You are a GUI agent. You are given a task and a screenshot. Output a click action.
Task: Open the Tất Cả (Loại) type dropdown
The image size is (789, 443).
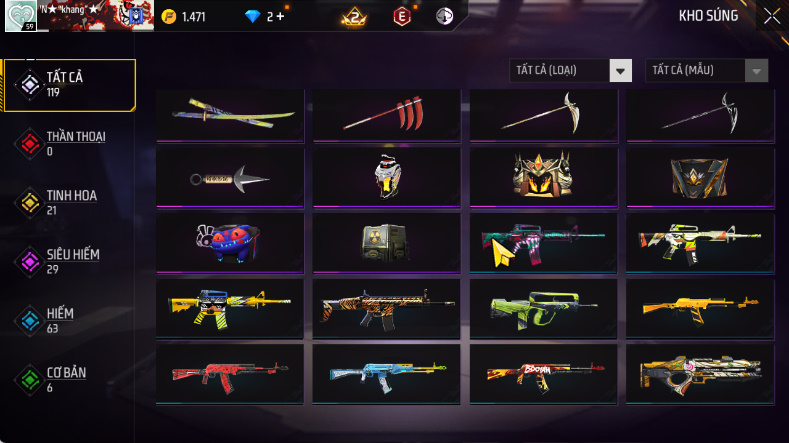(571, 70)
